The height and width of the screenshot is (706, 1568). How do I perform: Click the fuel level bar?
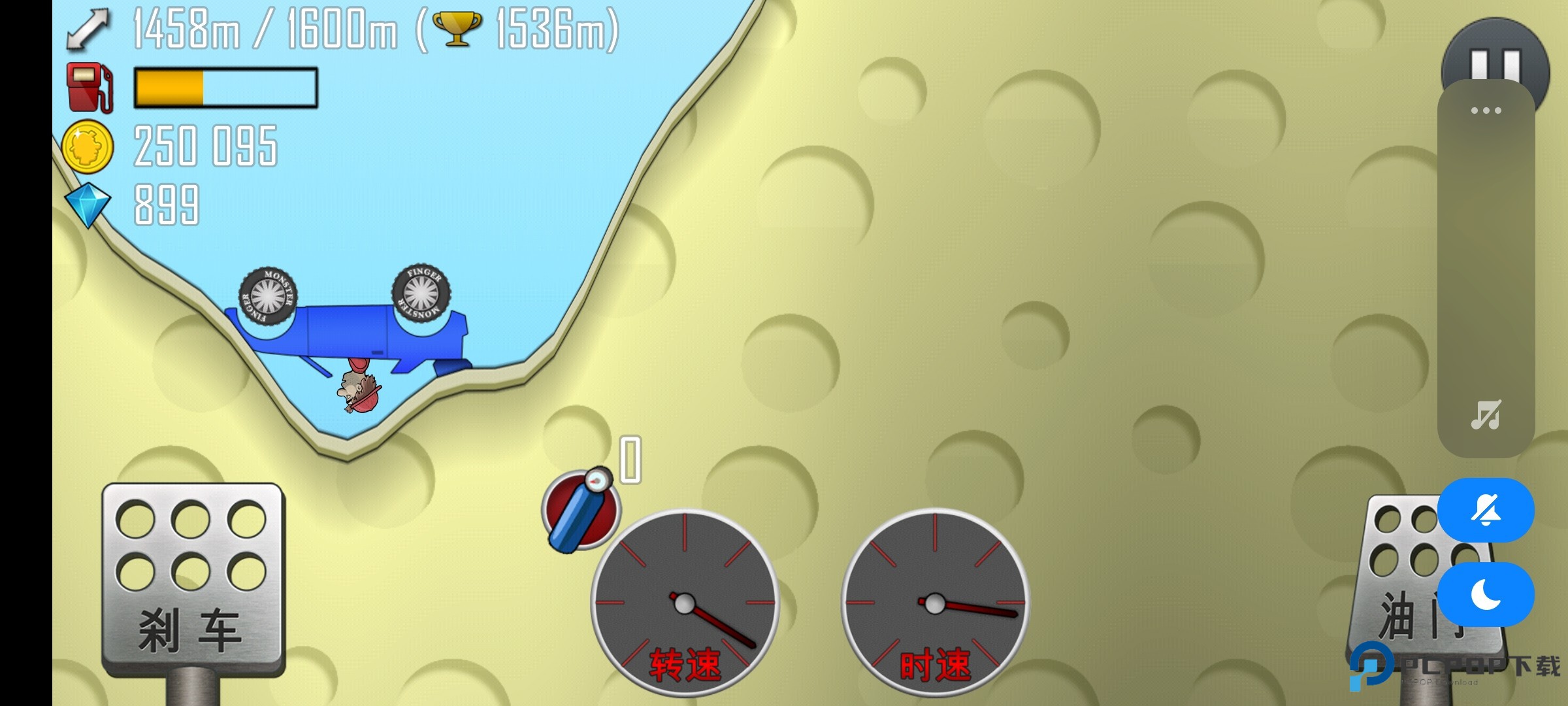point(222,88)
